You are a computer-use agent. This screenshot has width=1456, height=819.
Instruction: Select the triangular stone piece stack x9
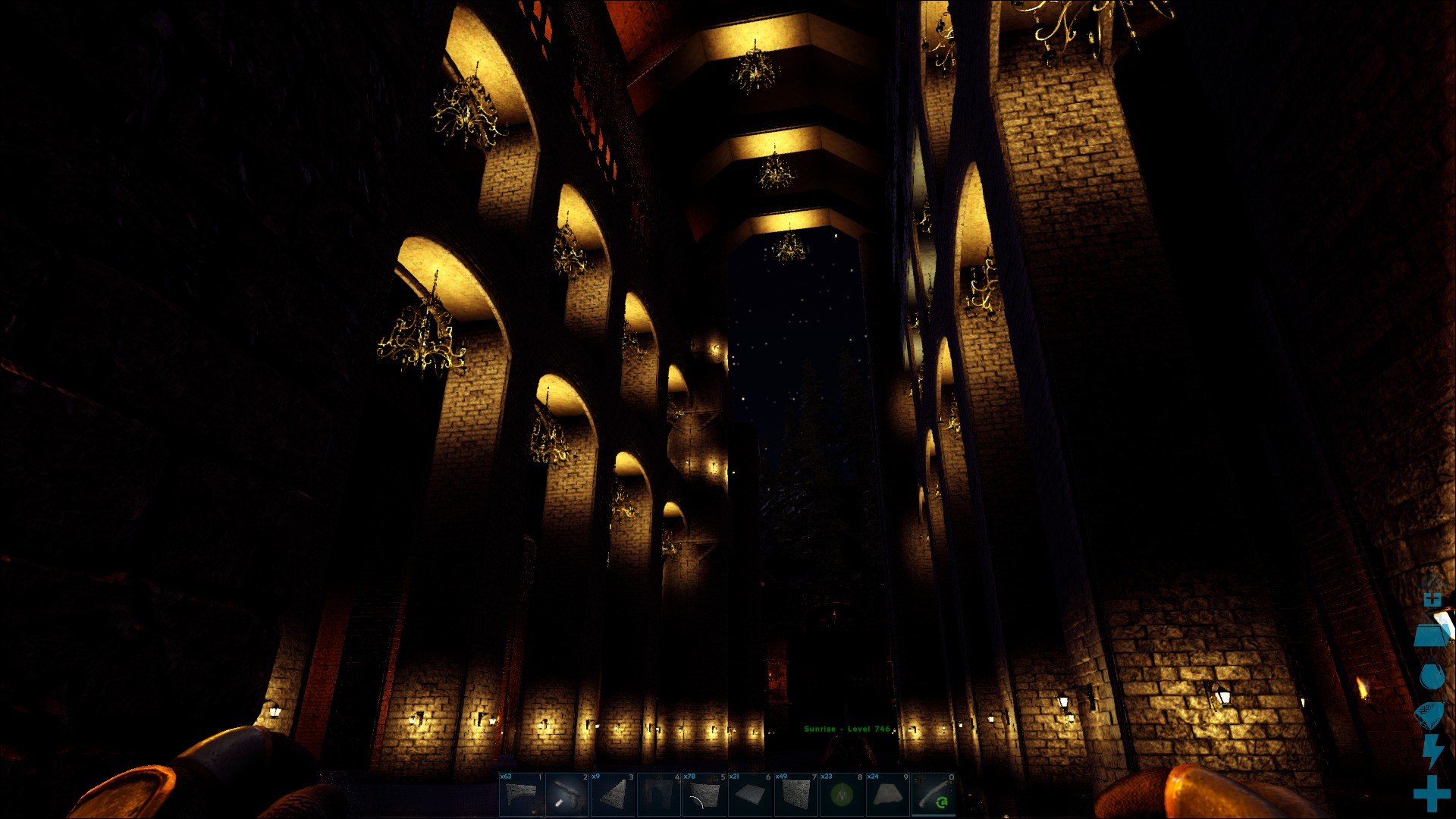click(x=613, y=795)
